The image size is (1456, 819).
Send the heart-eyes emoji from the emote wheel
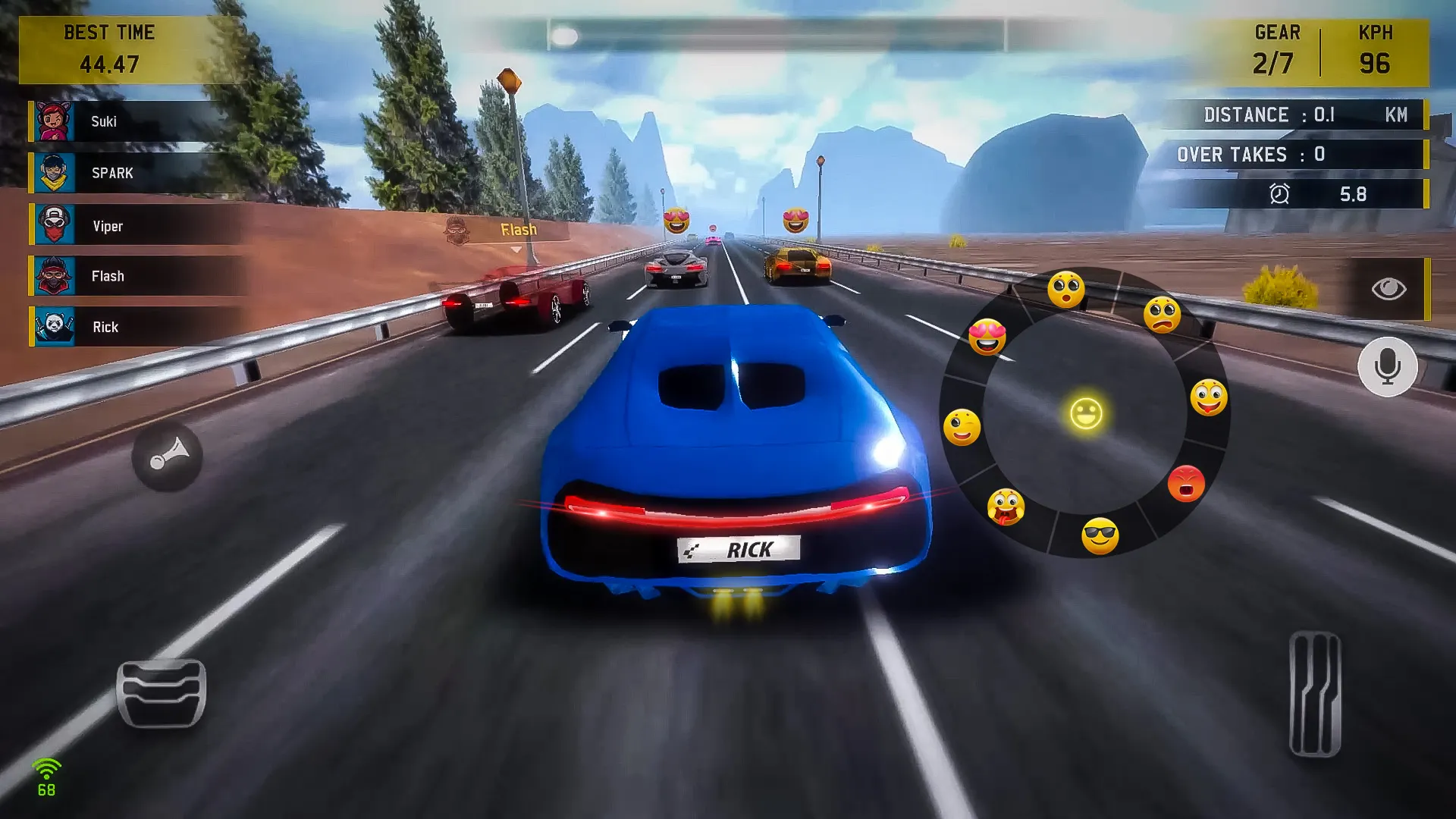(987, 337)
